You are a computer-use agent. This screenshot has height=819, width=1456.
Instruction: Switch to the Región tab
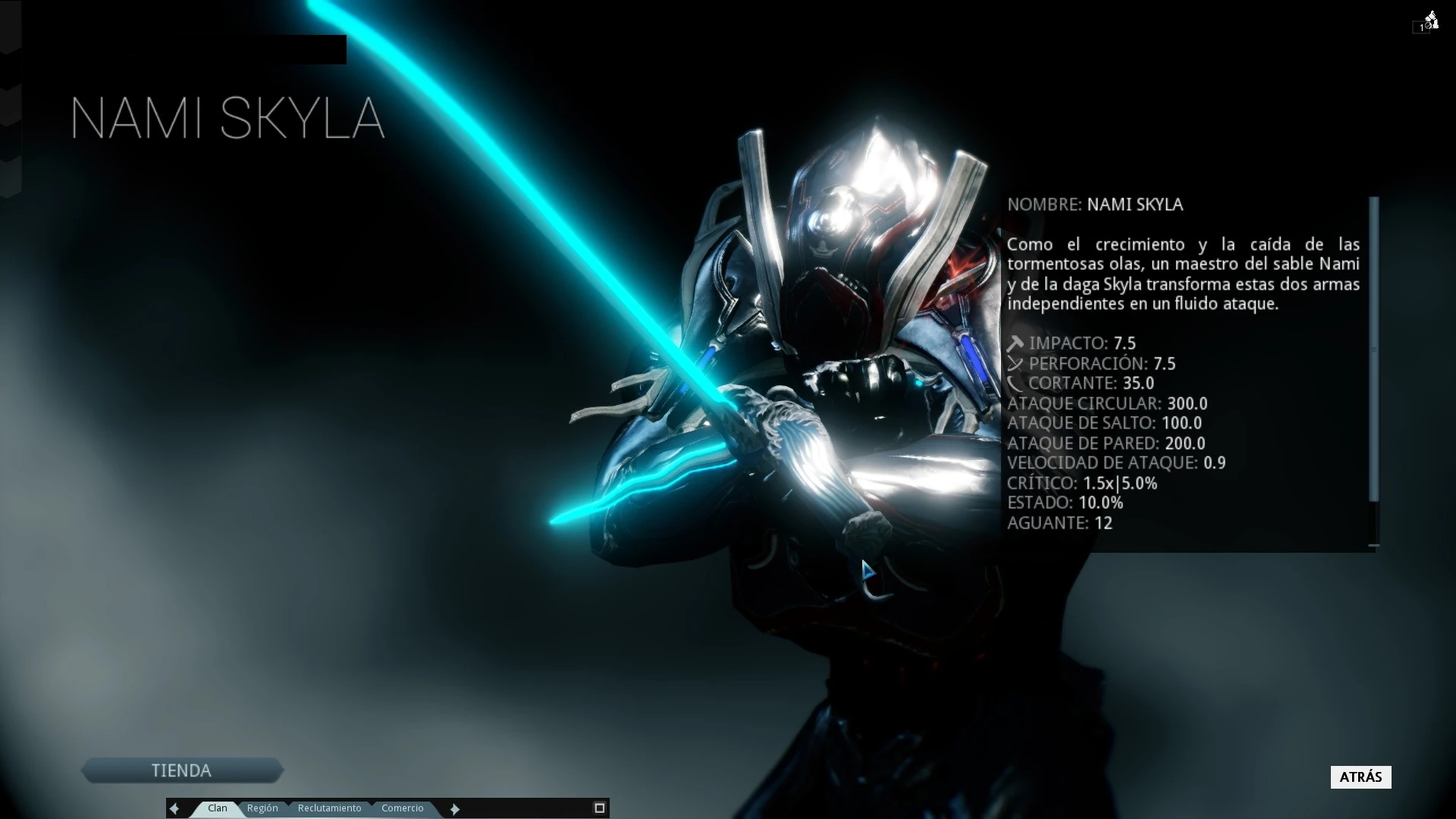(x=263, y=808)
